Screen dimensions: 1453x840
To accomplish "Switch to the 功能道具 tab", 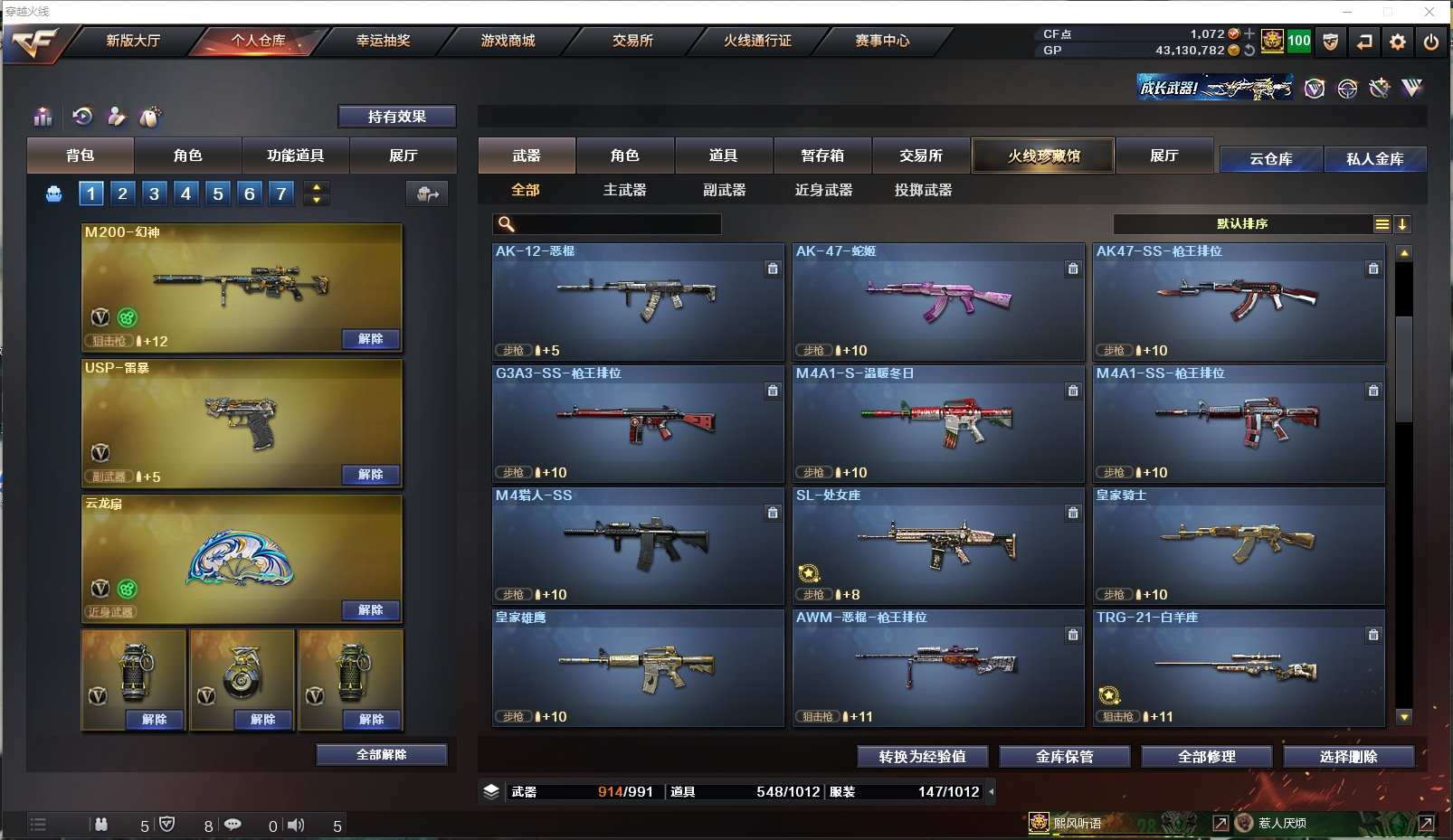I will (x=295, y=156).
